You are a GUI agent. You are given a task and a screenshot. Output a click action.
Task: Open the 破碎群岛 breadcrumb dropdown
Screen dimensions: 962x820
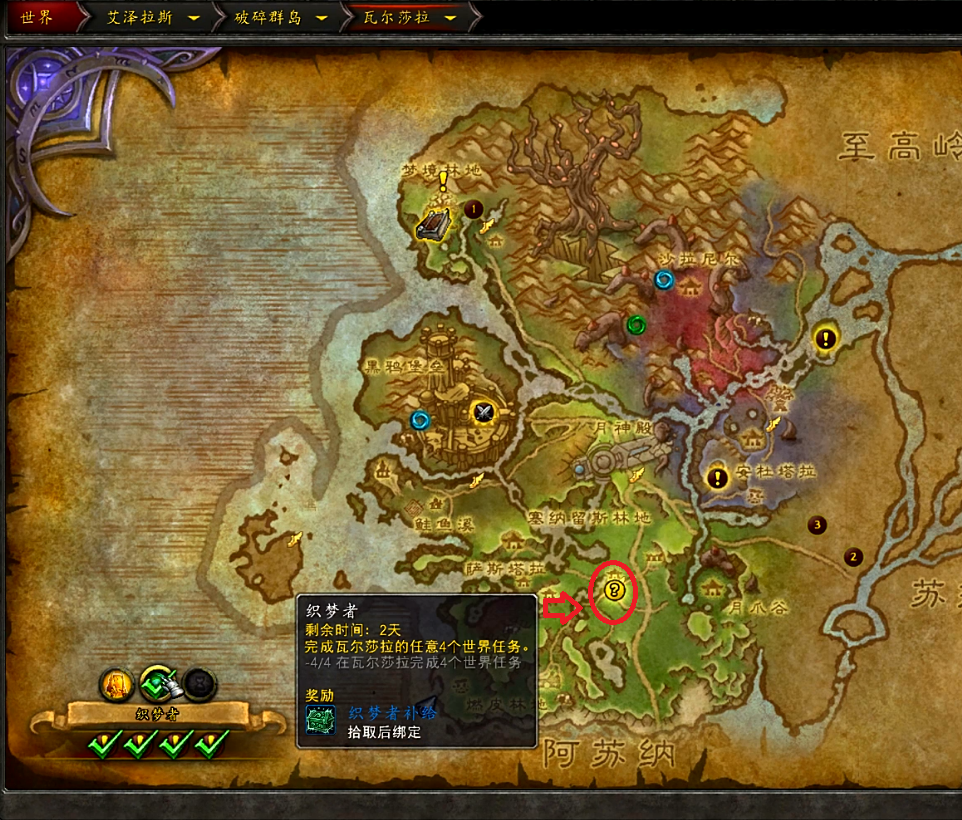point(321,18)
